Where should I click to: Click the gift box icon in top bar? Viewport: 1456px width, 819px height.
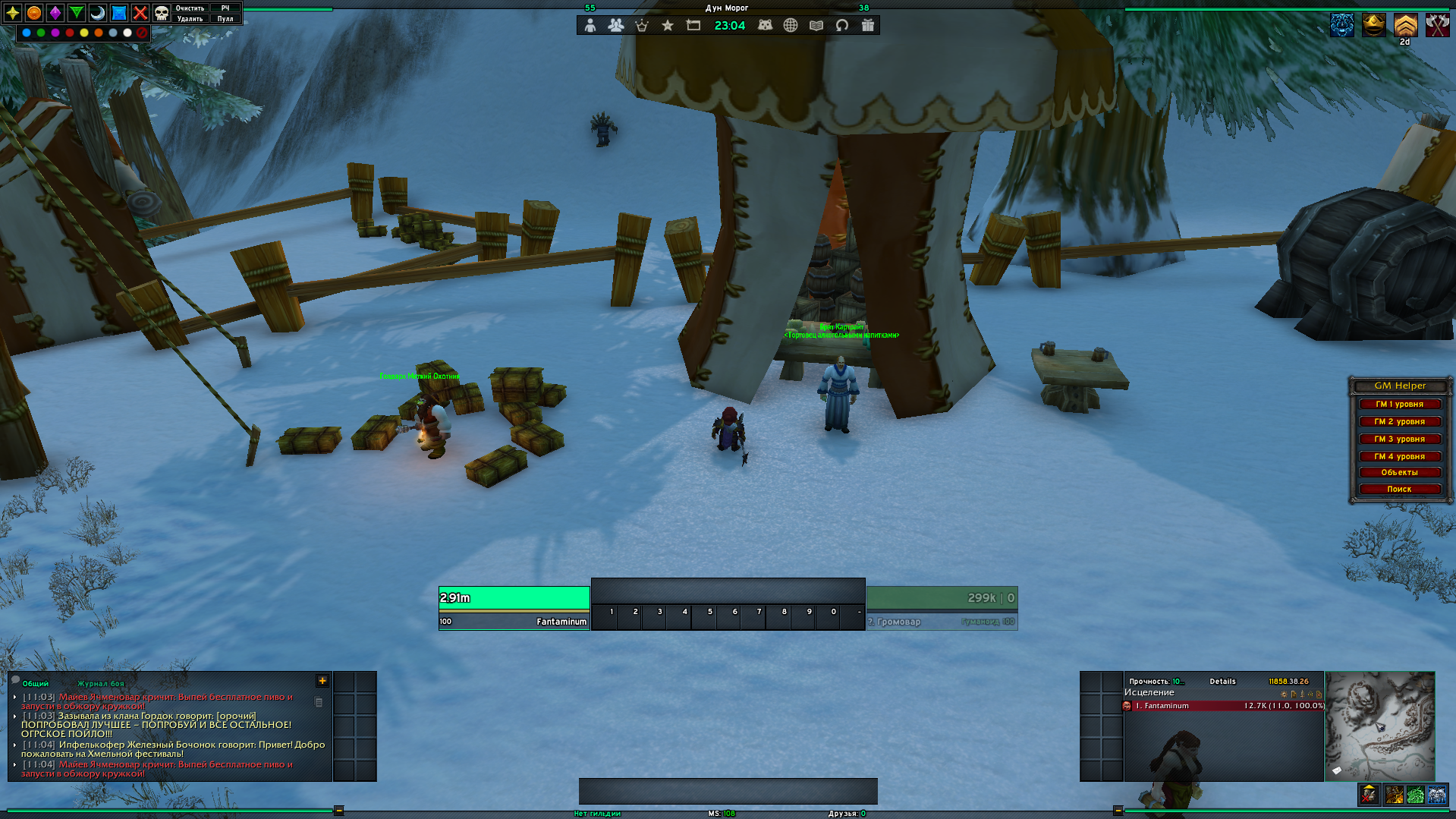(x=868, y=26)
